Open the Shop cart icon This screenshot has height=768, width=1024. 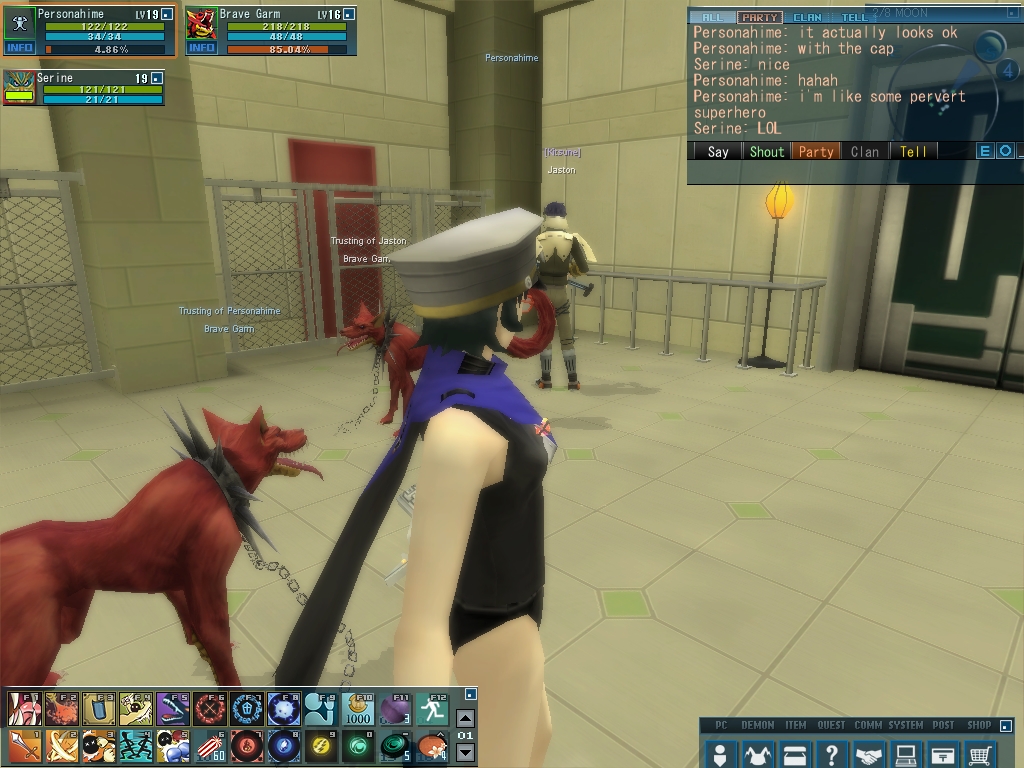pyautogui.click(x=981, y=754)
